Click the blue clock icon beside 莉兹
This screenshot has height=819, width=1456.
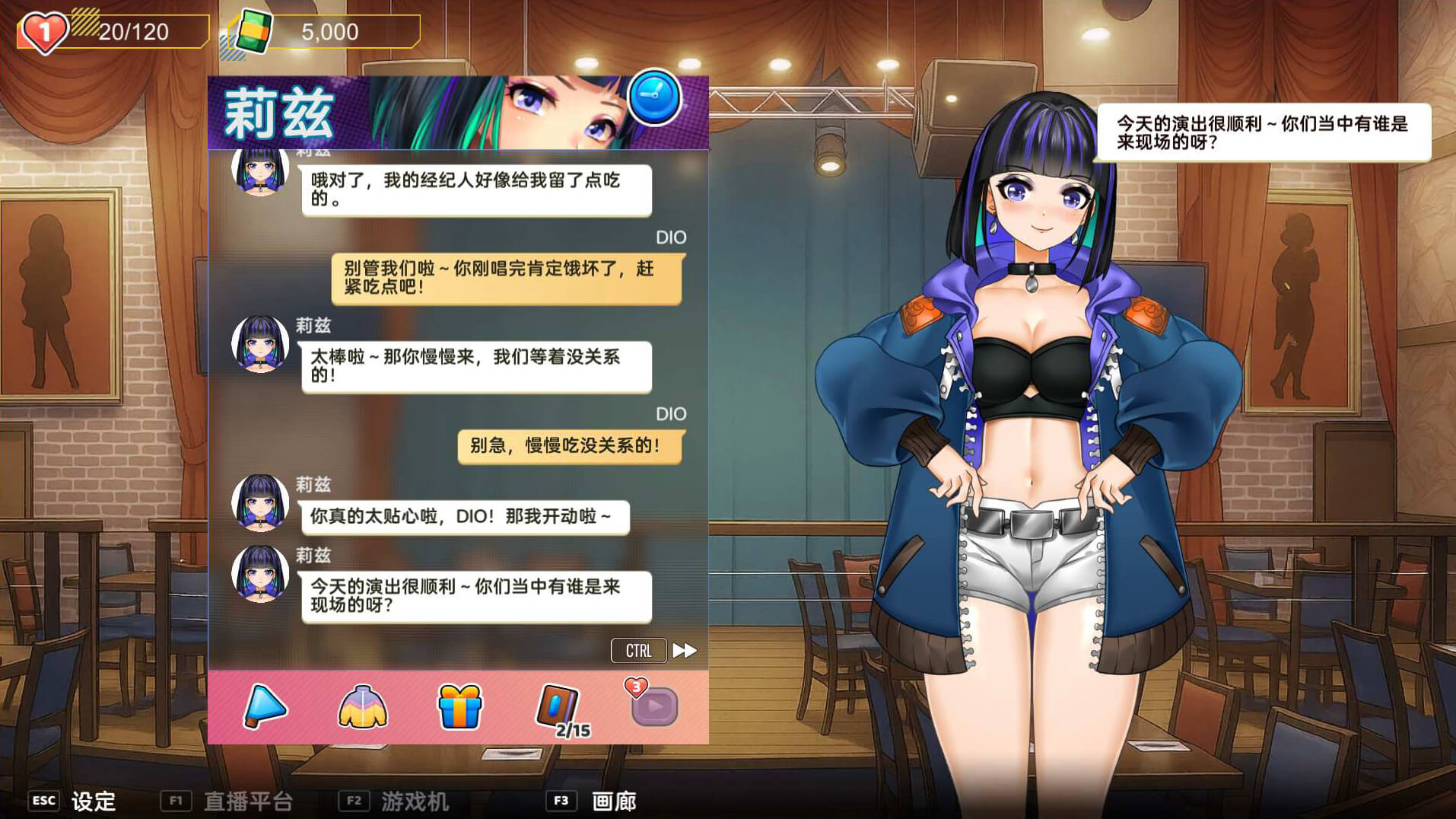654,97
